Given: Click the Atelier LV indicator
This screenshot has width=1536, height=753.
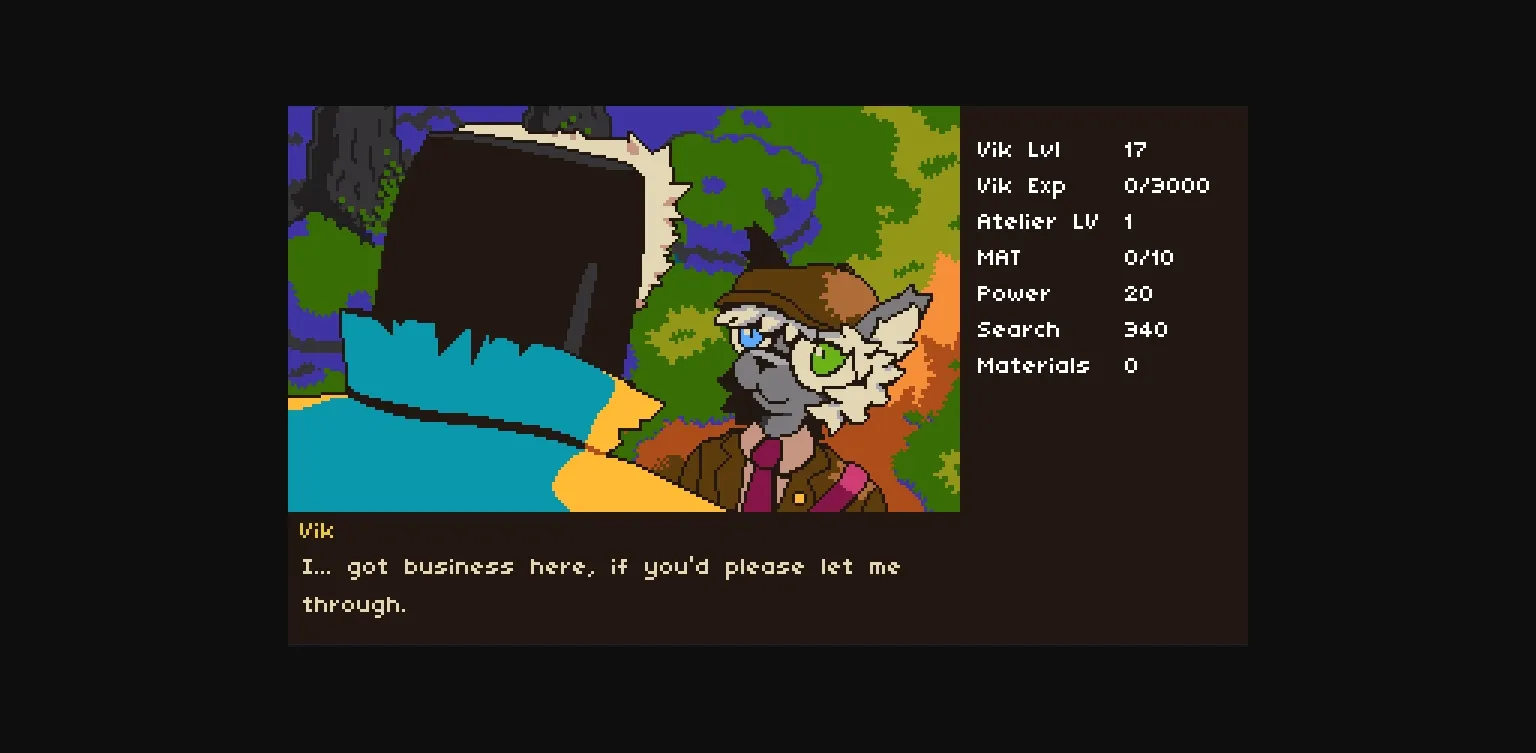Looking at the screenshot, I should pos(1038,221).
